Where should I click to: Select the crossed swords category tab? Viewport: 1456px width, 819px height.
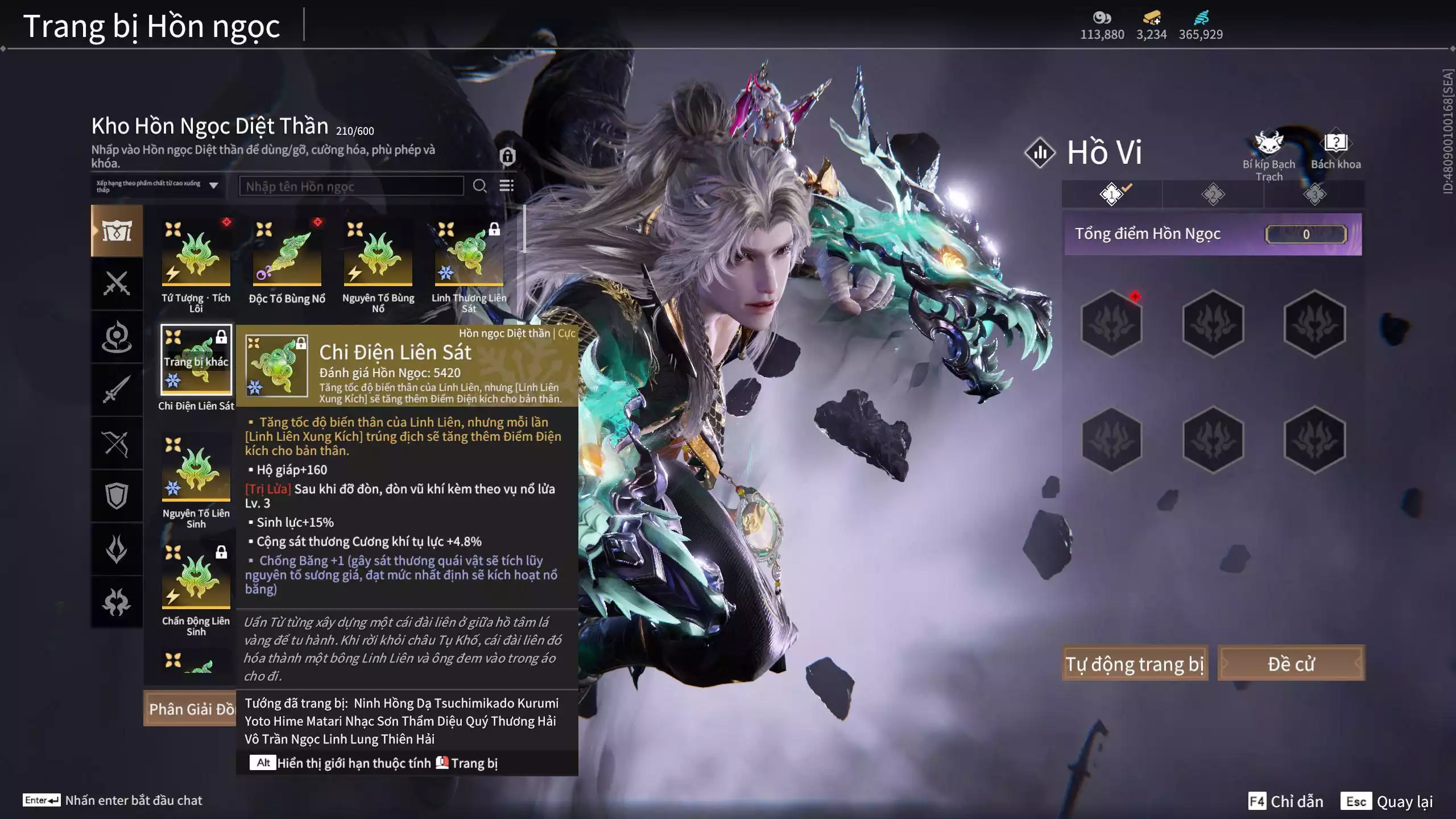point(117,283)
